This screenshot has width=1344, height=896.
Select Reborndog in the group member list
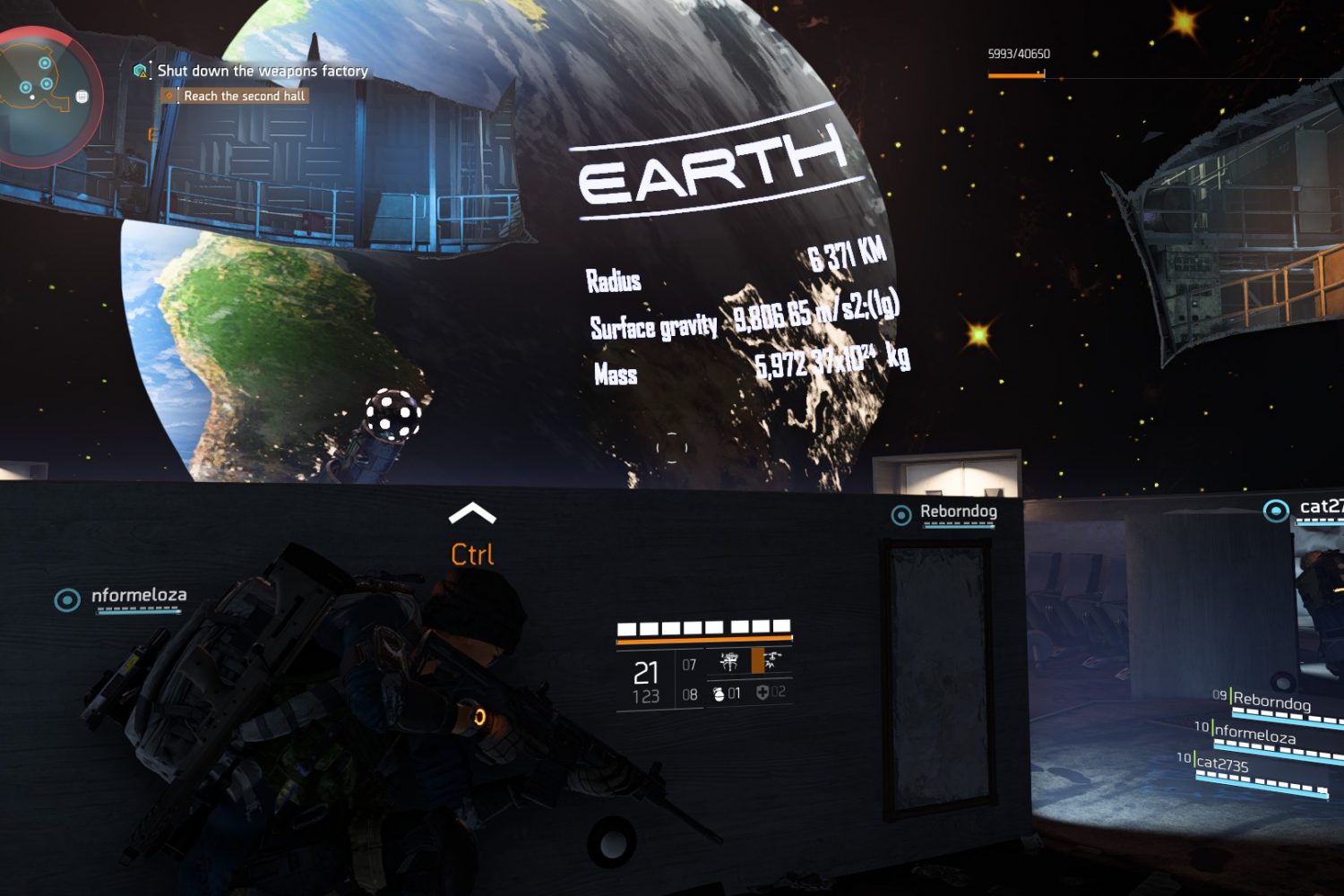1271,702
